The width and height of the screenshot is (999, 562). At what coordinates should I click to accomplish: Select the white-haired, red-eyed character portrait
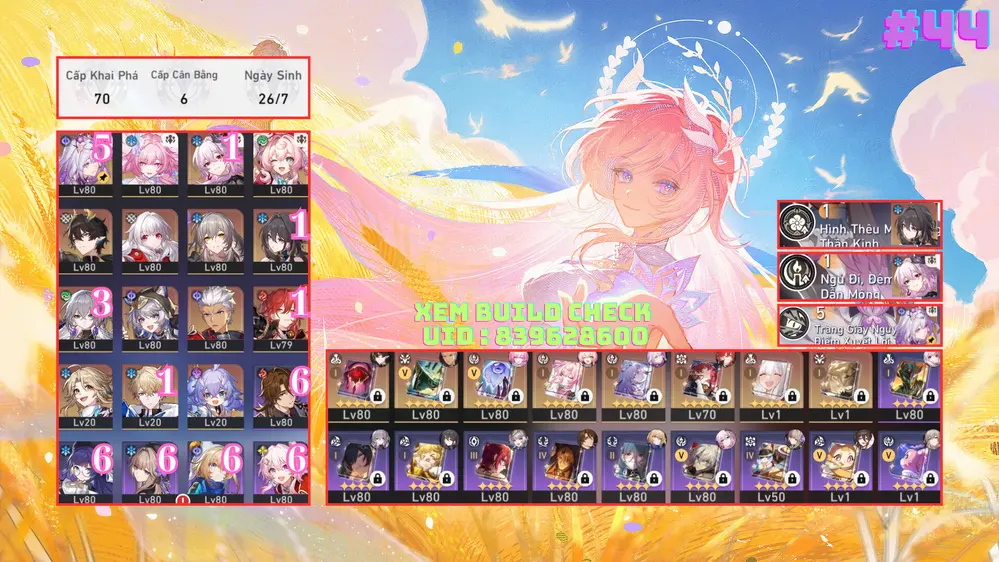[x=150, y=238]
